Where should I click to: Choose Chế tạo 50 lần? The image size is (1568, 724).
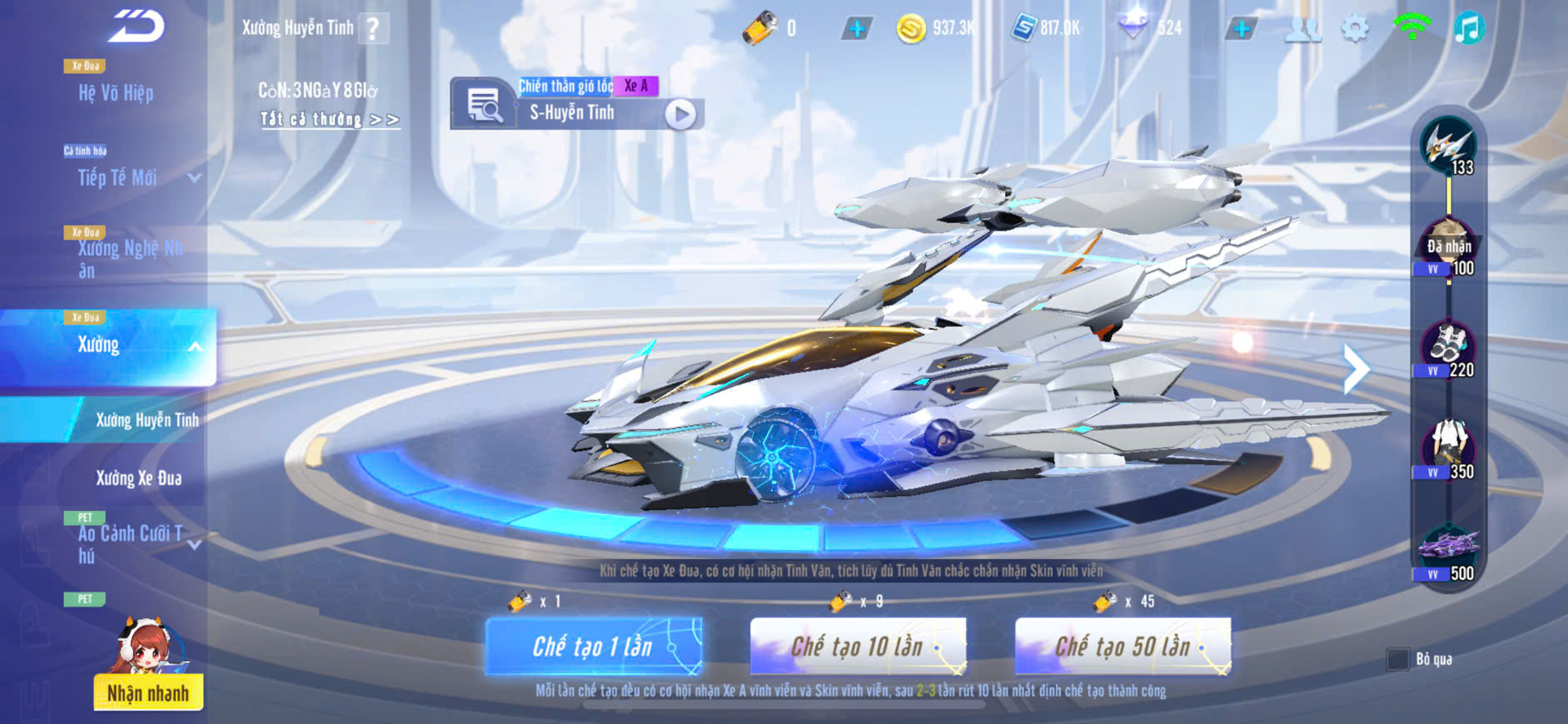[x=1122, y=646]
